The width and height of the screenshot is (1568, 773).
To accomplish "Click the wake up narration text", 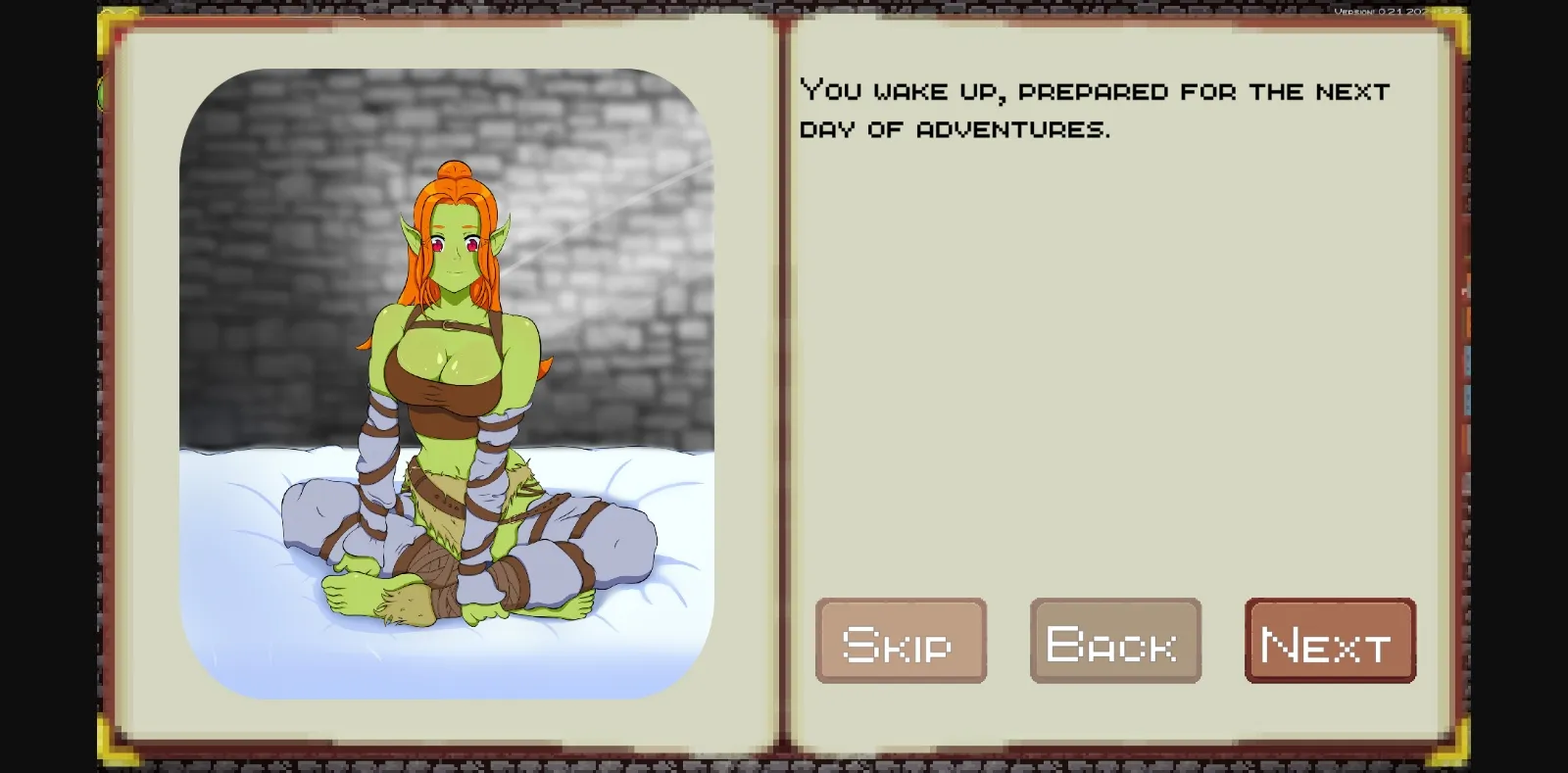I will pos(1093,108).
